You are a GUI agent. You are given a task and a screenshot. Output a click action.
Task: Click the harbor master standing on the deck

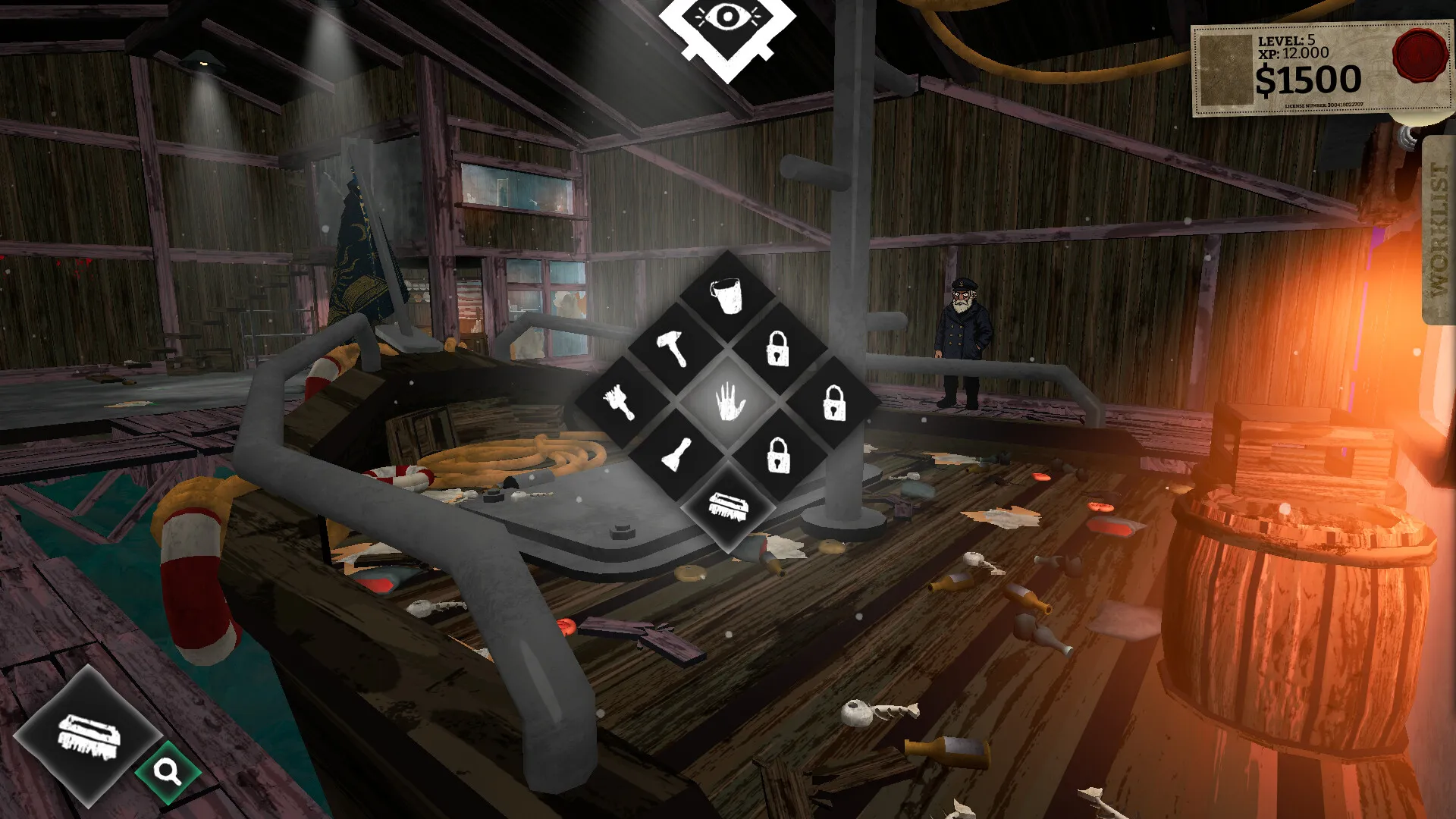click(x=960, y=330)
